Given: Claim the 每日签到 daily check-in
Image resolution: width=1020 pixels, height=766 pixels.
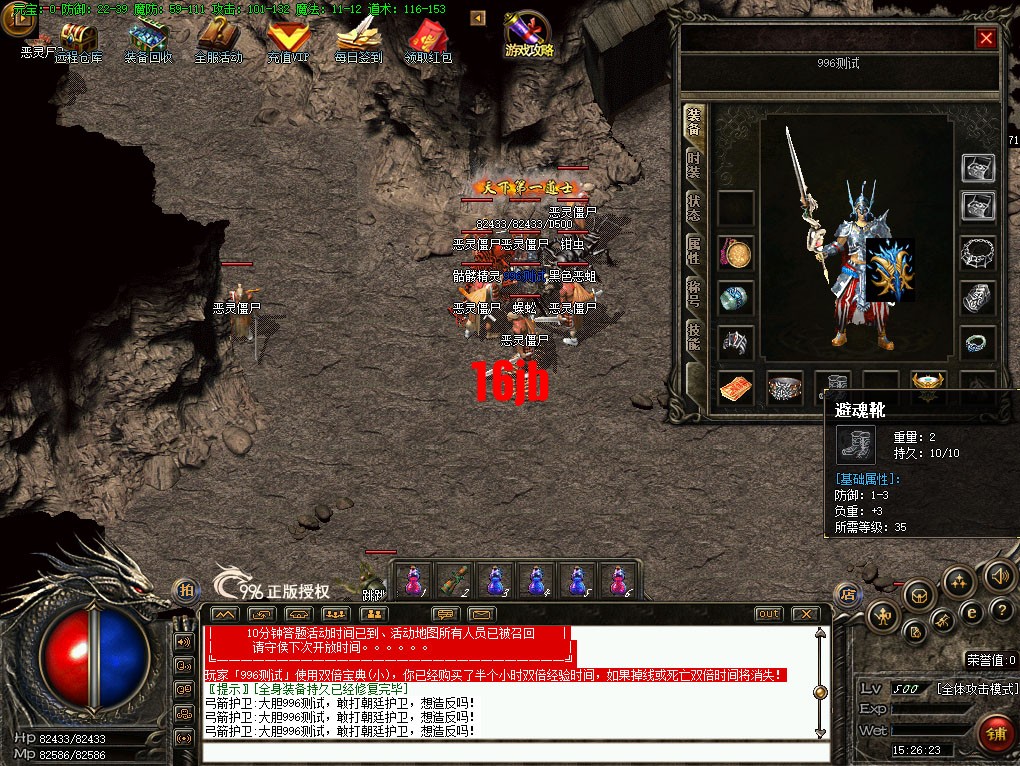Looking at the screenshot, I should pos(358,43).
